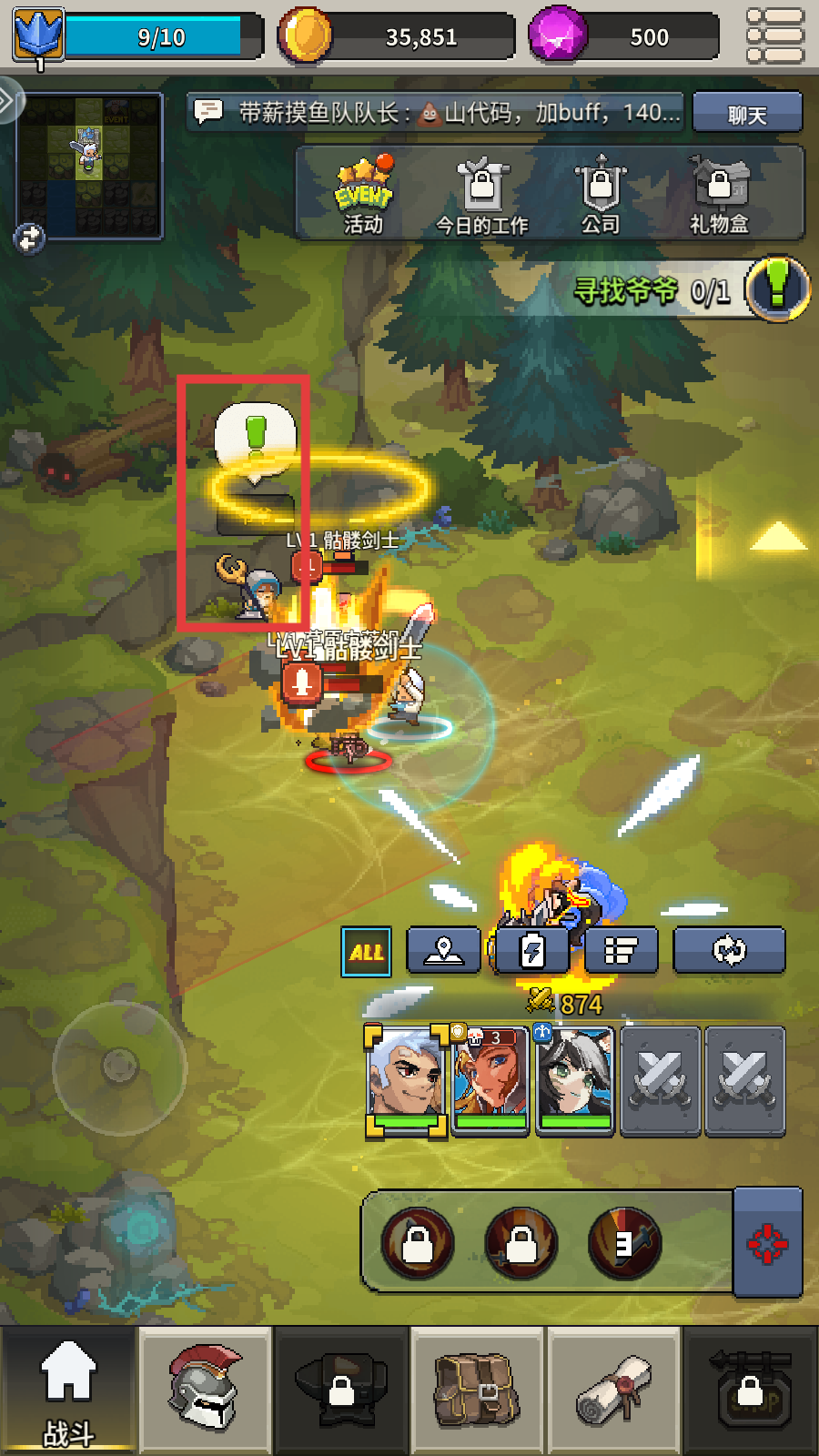Switch to the helmet heroes tab

point(205,1390)
